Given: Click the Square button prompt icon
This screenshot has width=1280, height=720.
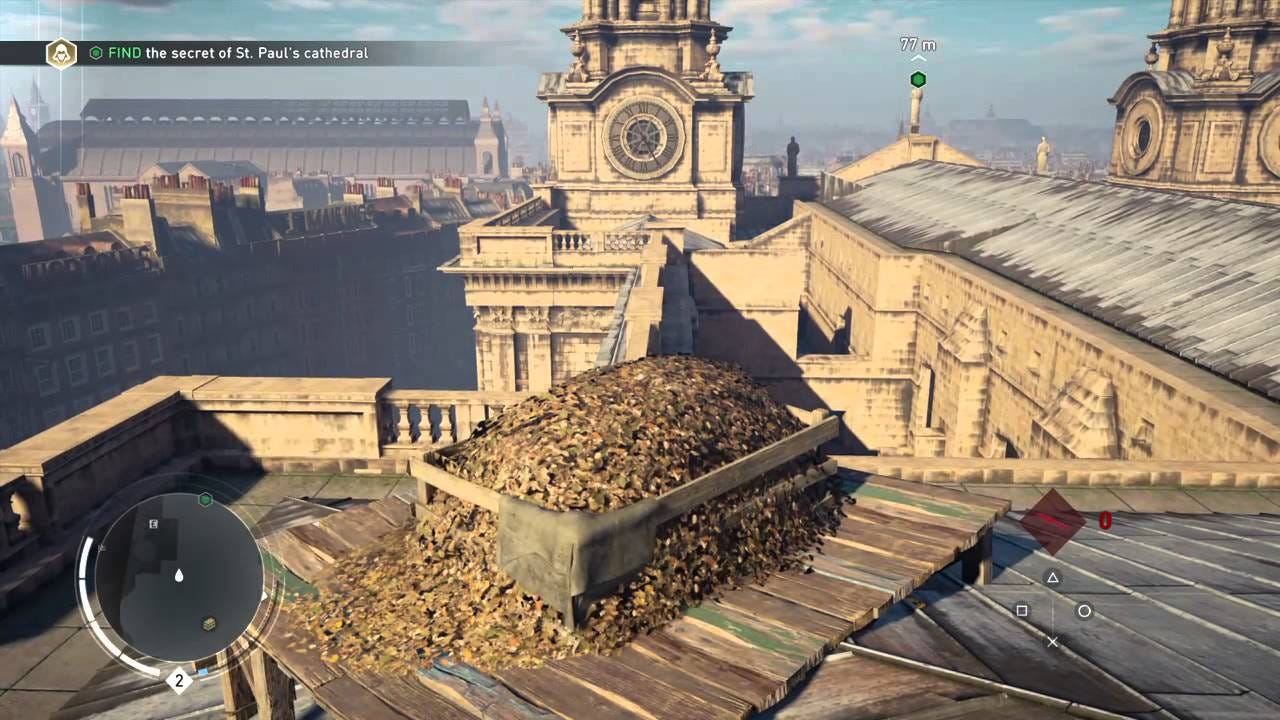Looking at the screenshot, I should pyautogui.click(x=1022, y=610).
